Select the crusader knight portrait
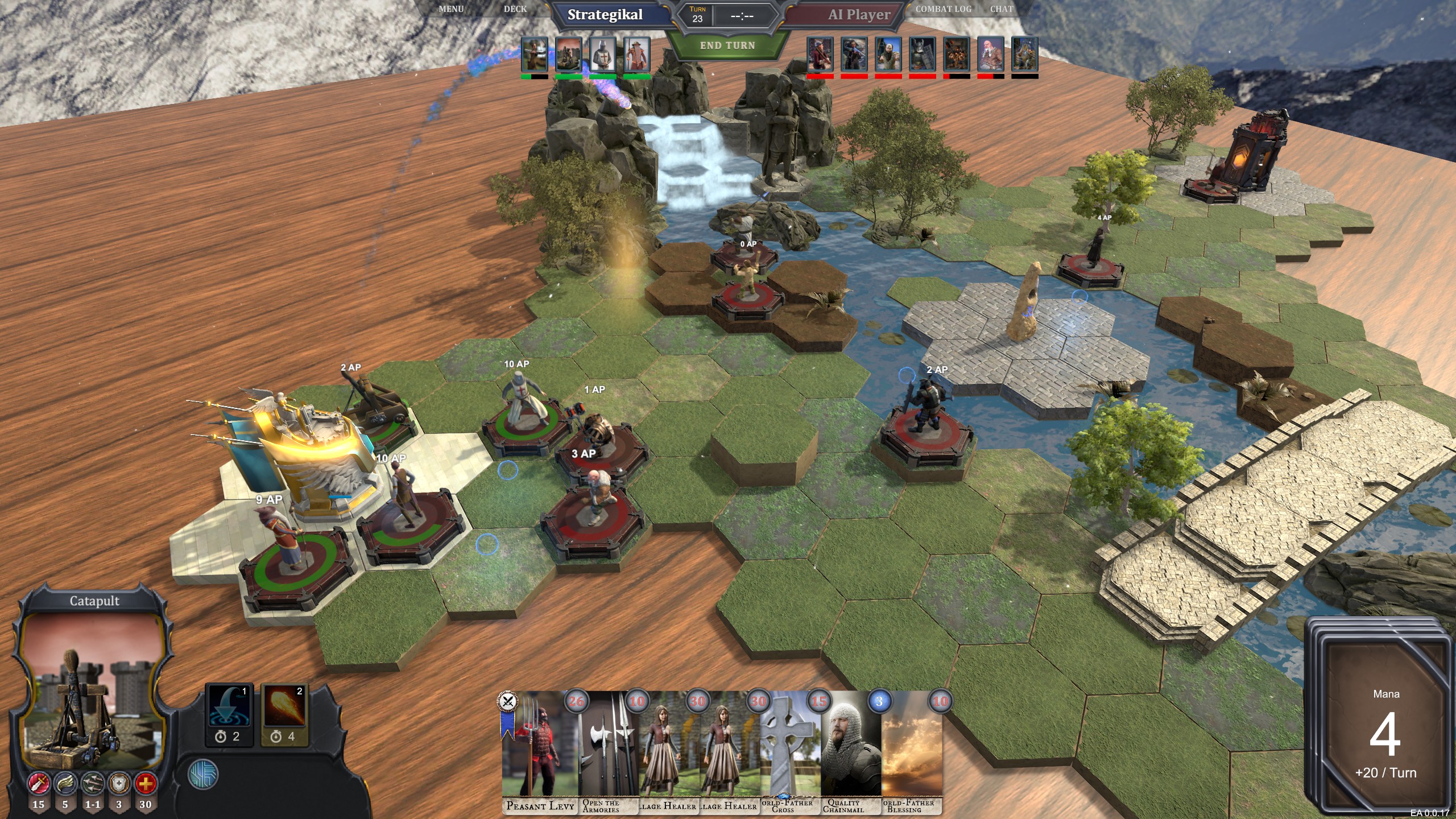The image size is (1456, 819). [603, 54]
